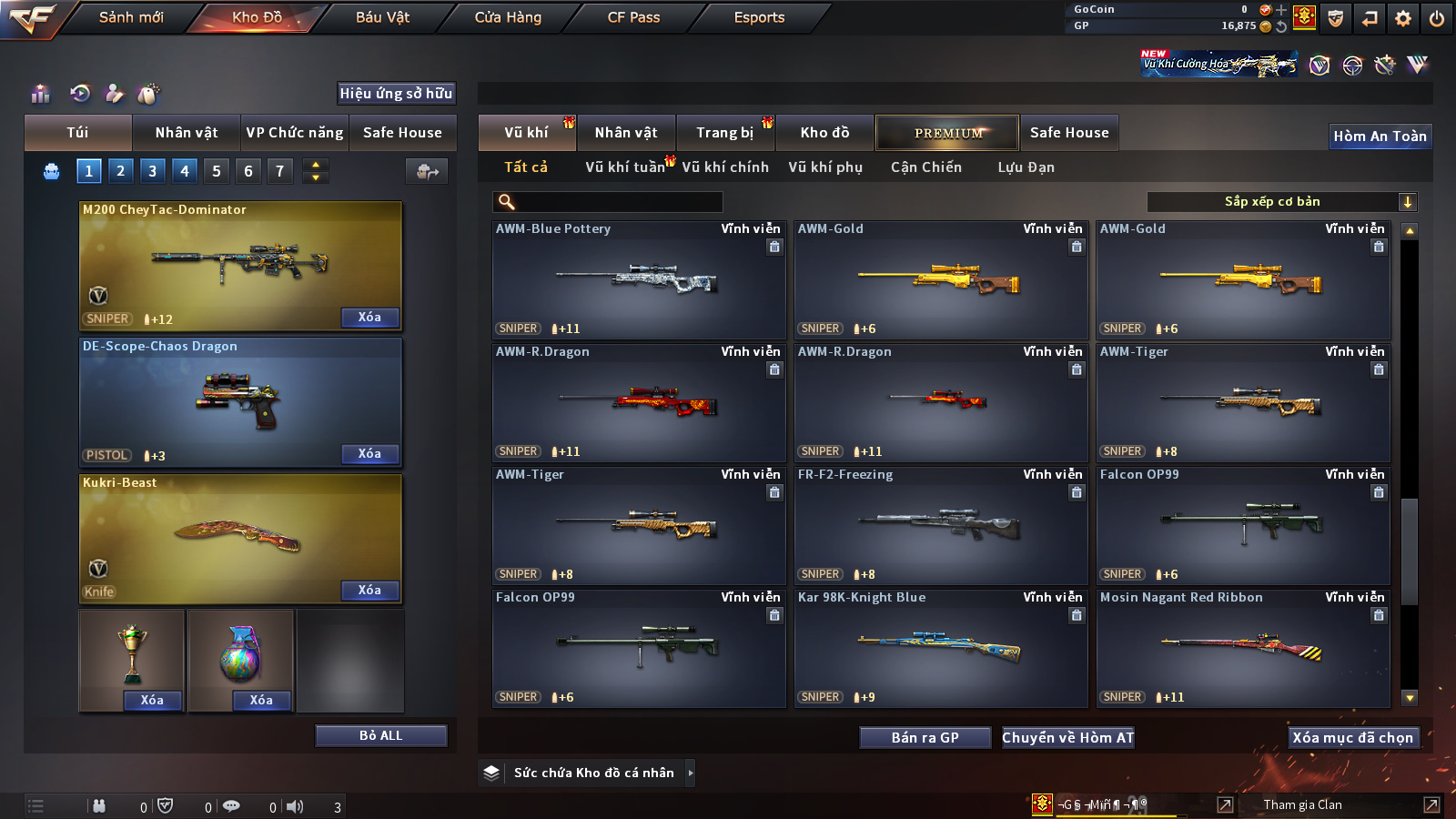
Task: Select the Vũ khí chính filter
Action: click(724, 167)
